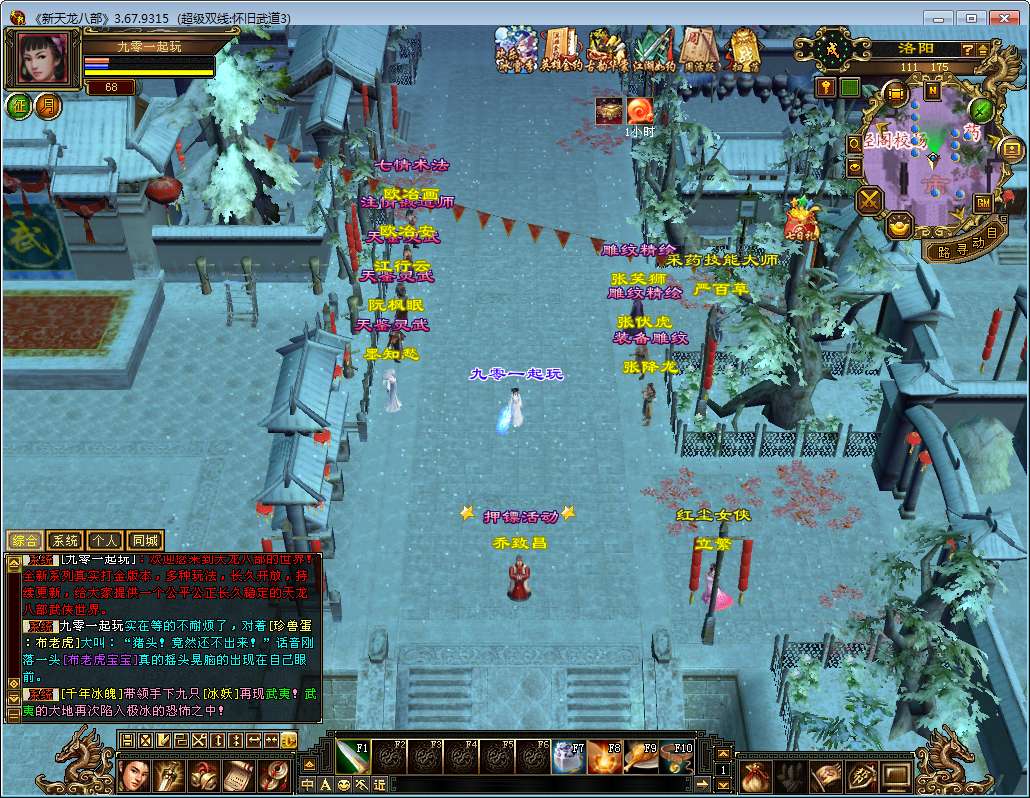Viewport: 1030px width, 798px height.
Task: Use the F7 hotbar item
Action: coord(569,757)
